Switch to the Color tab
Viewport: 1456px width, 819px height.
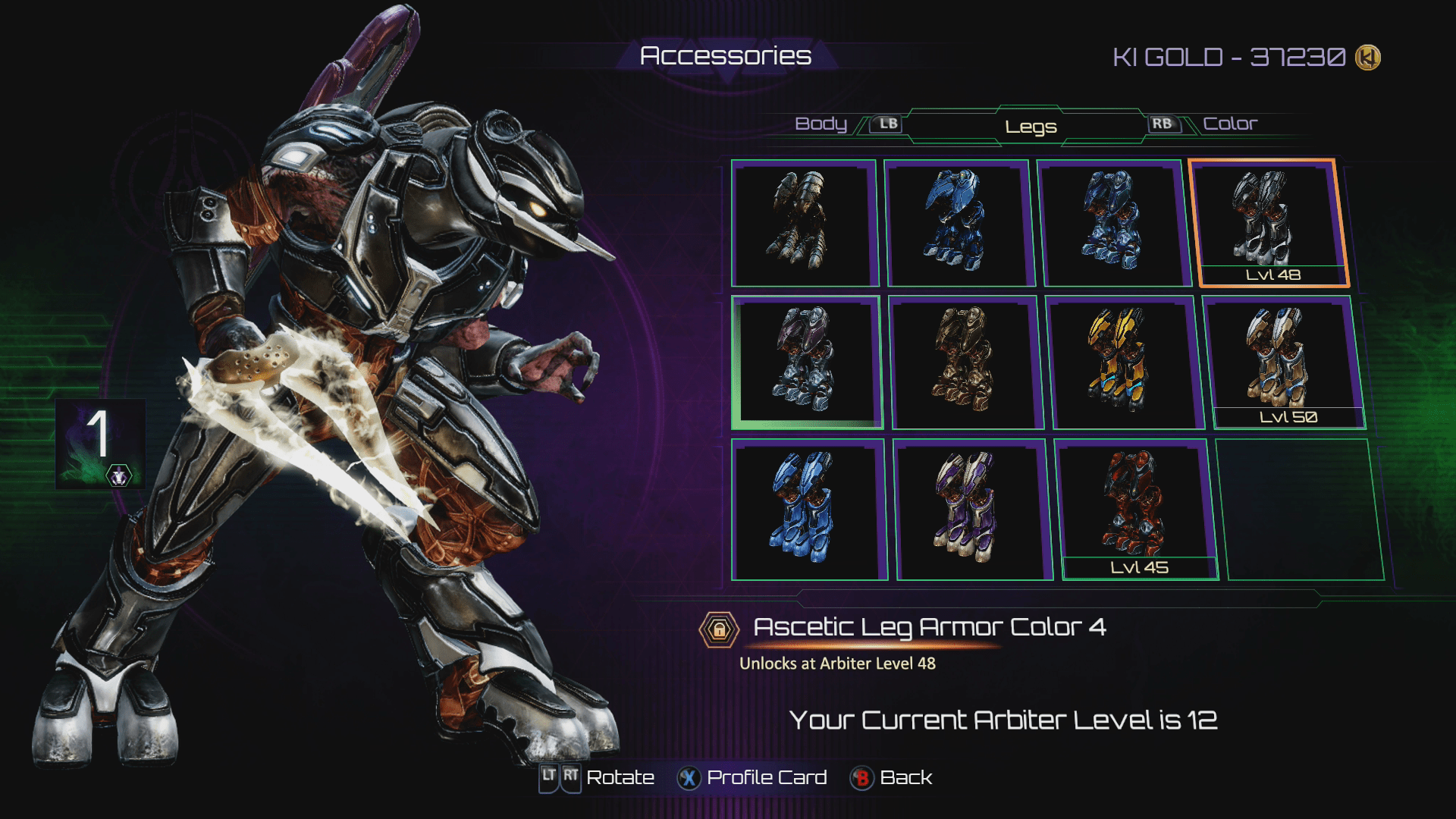[x=1229, y=124]
